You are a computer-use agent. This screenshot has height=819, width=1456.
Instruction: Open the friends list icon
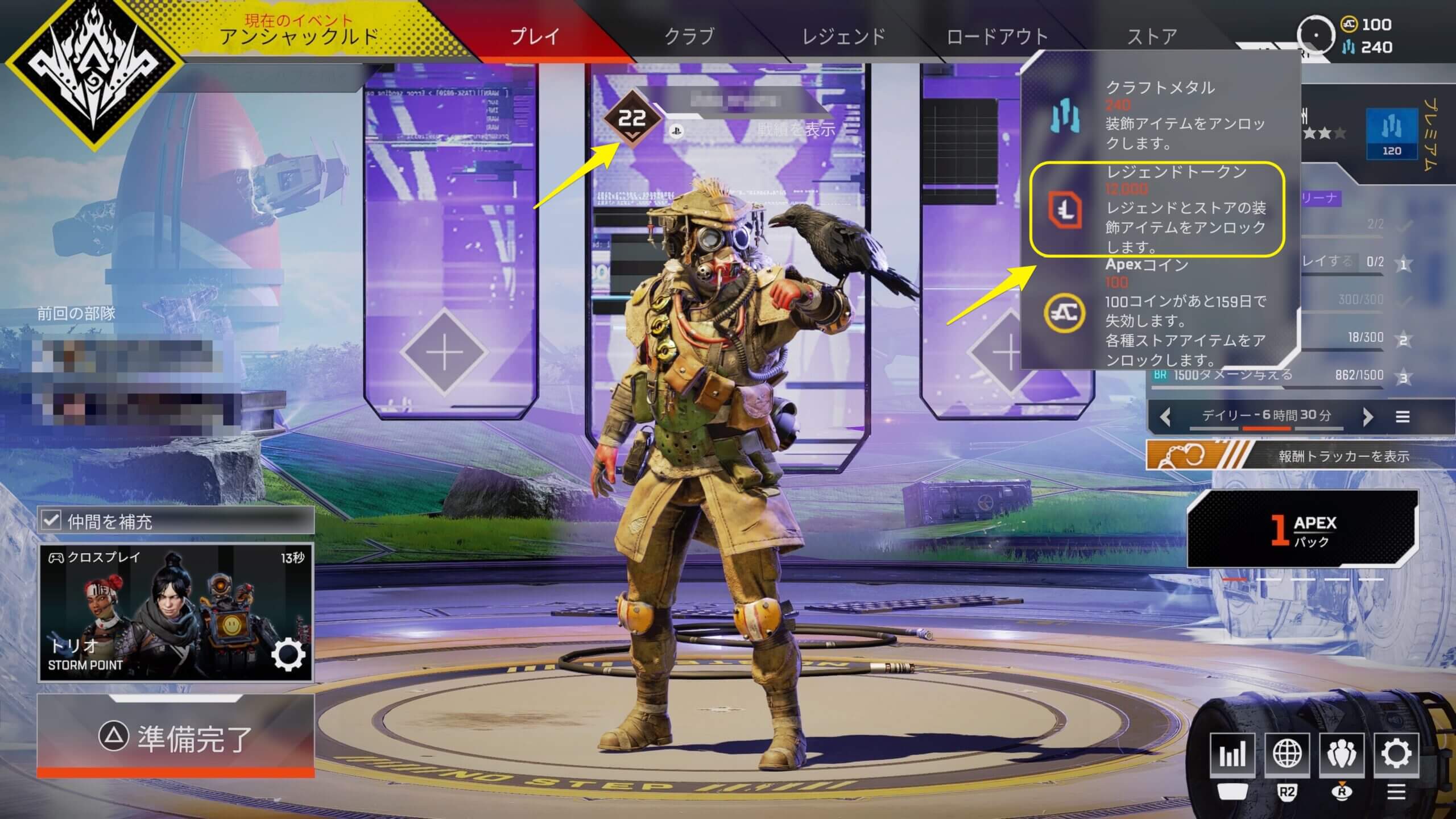1342,754
